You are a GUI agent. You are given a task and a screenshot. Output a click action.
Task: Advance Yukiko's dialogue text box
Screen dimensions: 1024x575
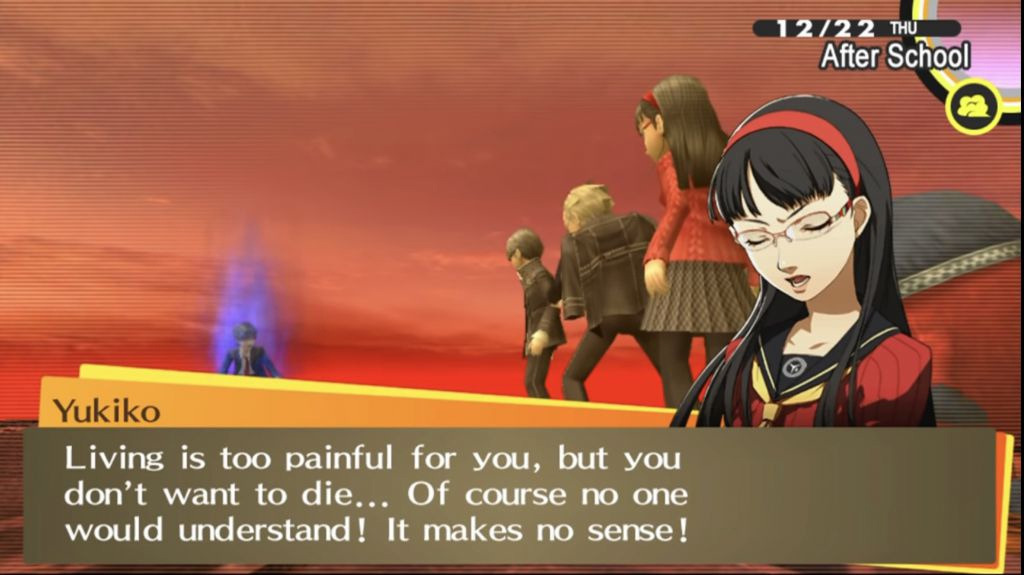click(x=510, y=495)
